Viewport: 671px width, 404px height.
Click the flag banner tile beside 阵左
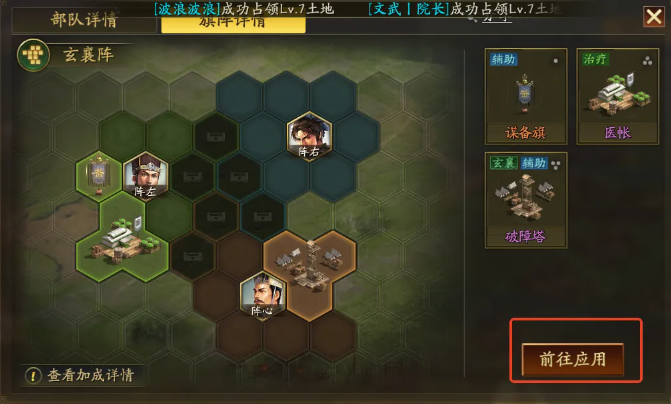tap(99, 176)
